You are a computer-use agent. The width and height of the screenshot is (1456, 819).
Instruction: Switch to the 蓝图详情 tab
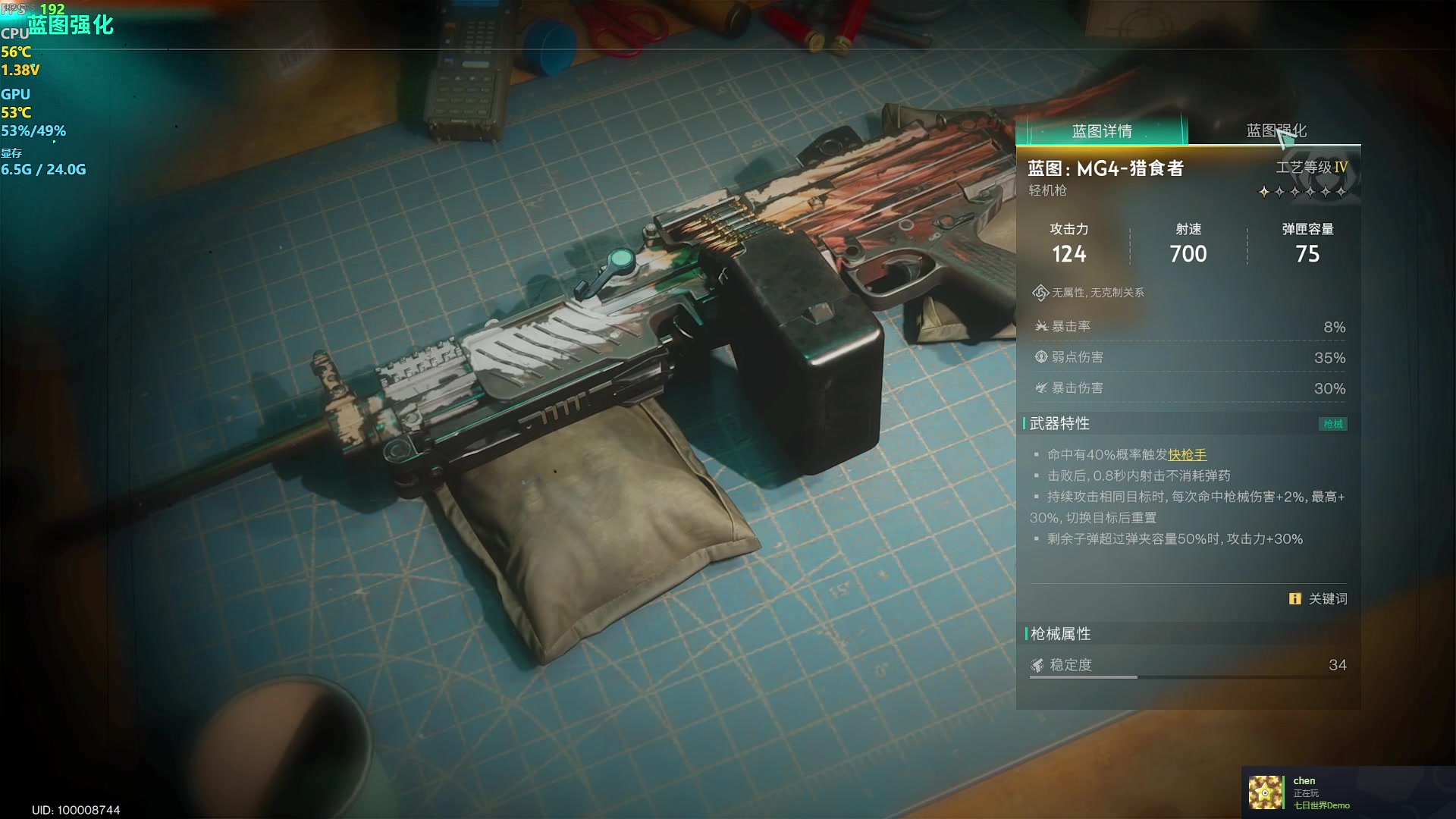click(x=1101, y=131)
